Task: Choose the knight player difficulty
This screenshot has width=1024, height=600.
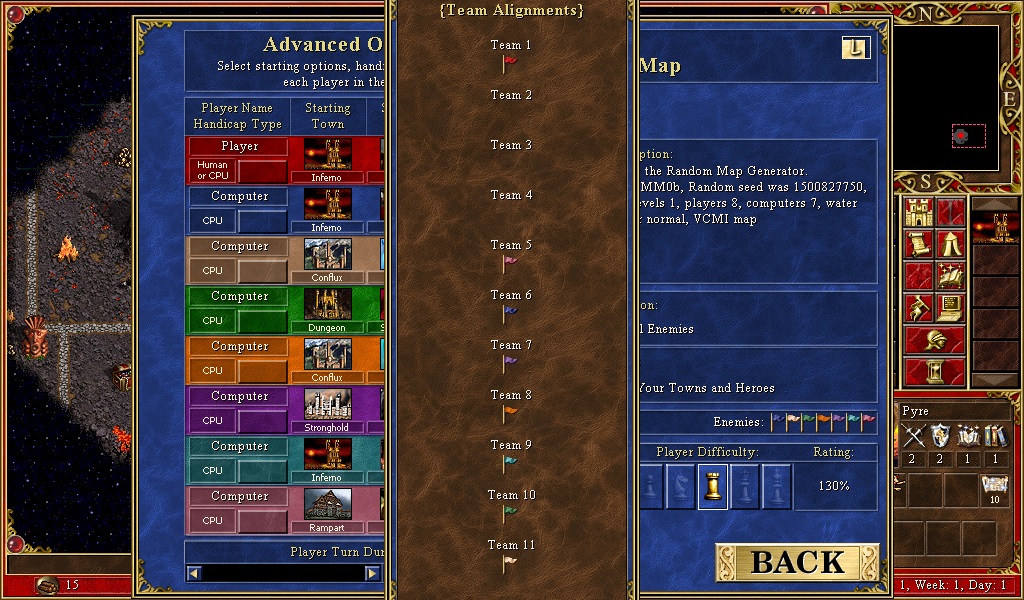Action: pos(682,487)
